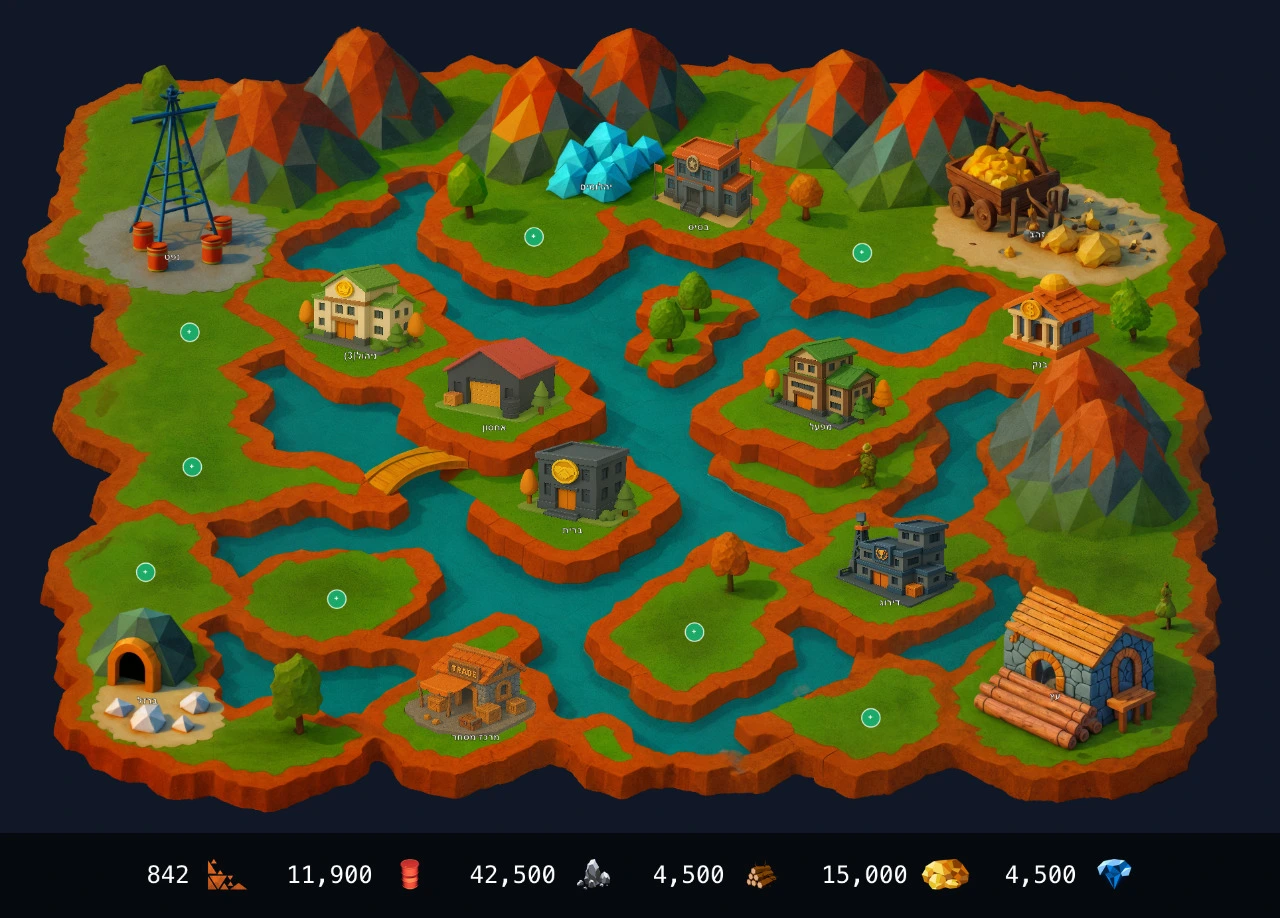The height and width of the screenshot is (918, 1280).
Task: Click the build marker left of the gold mine
Action: [x=862, y=253]
